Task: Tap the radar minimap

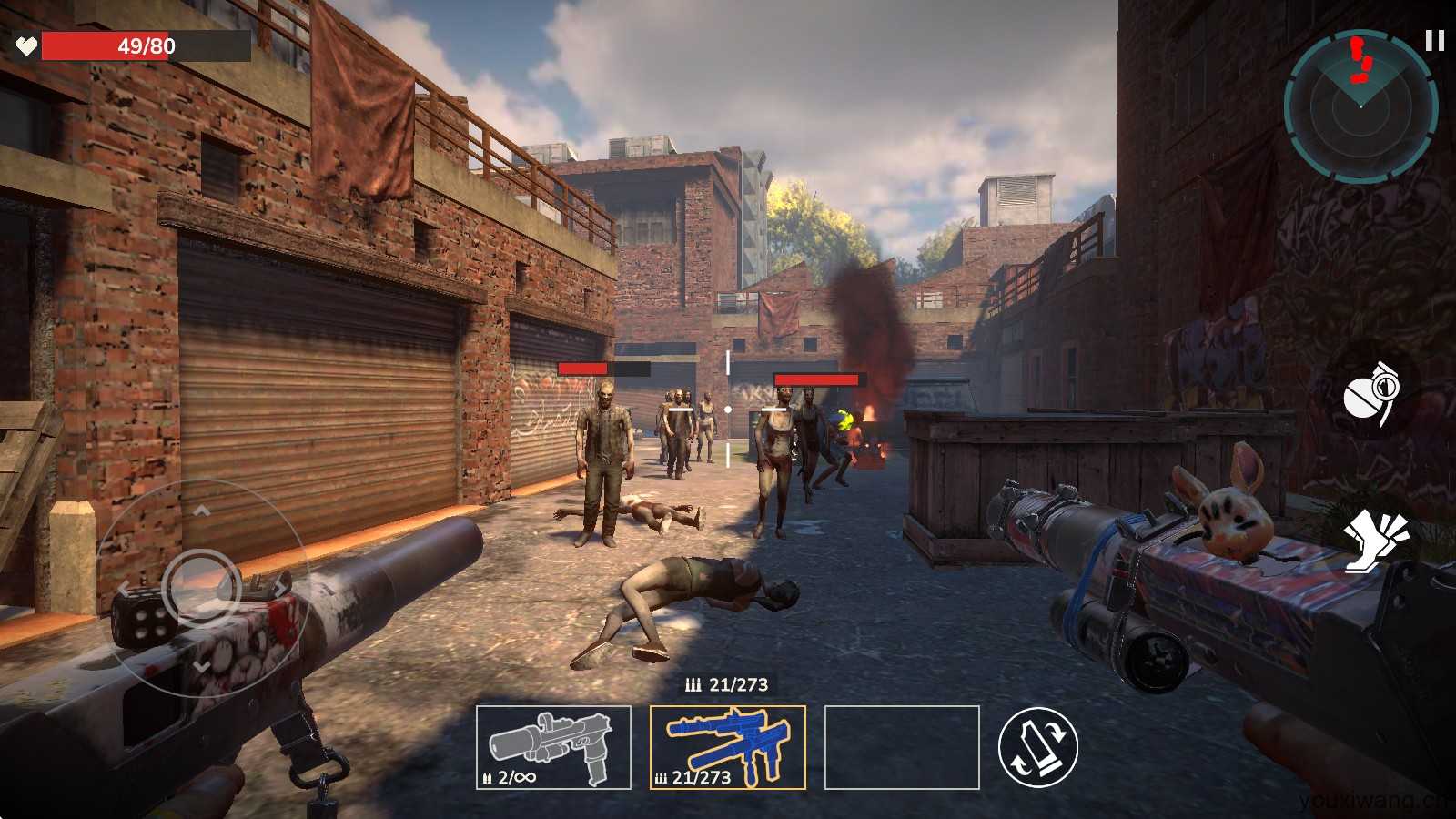Action: 1360,106
